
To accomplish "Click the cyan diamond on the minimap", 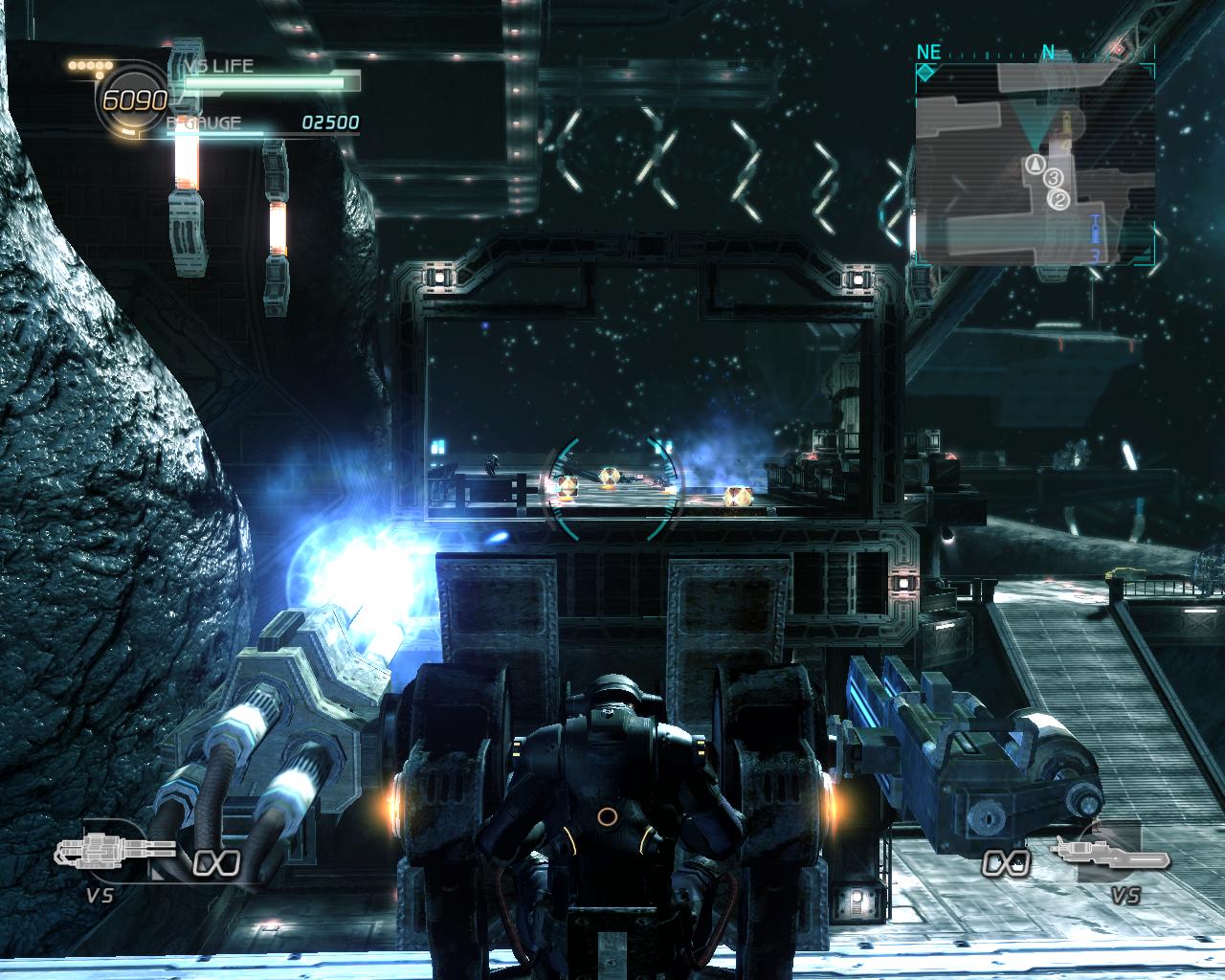I will (x=926, y=73).
